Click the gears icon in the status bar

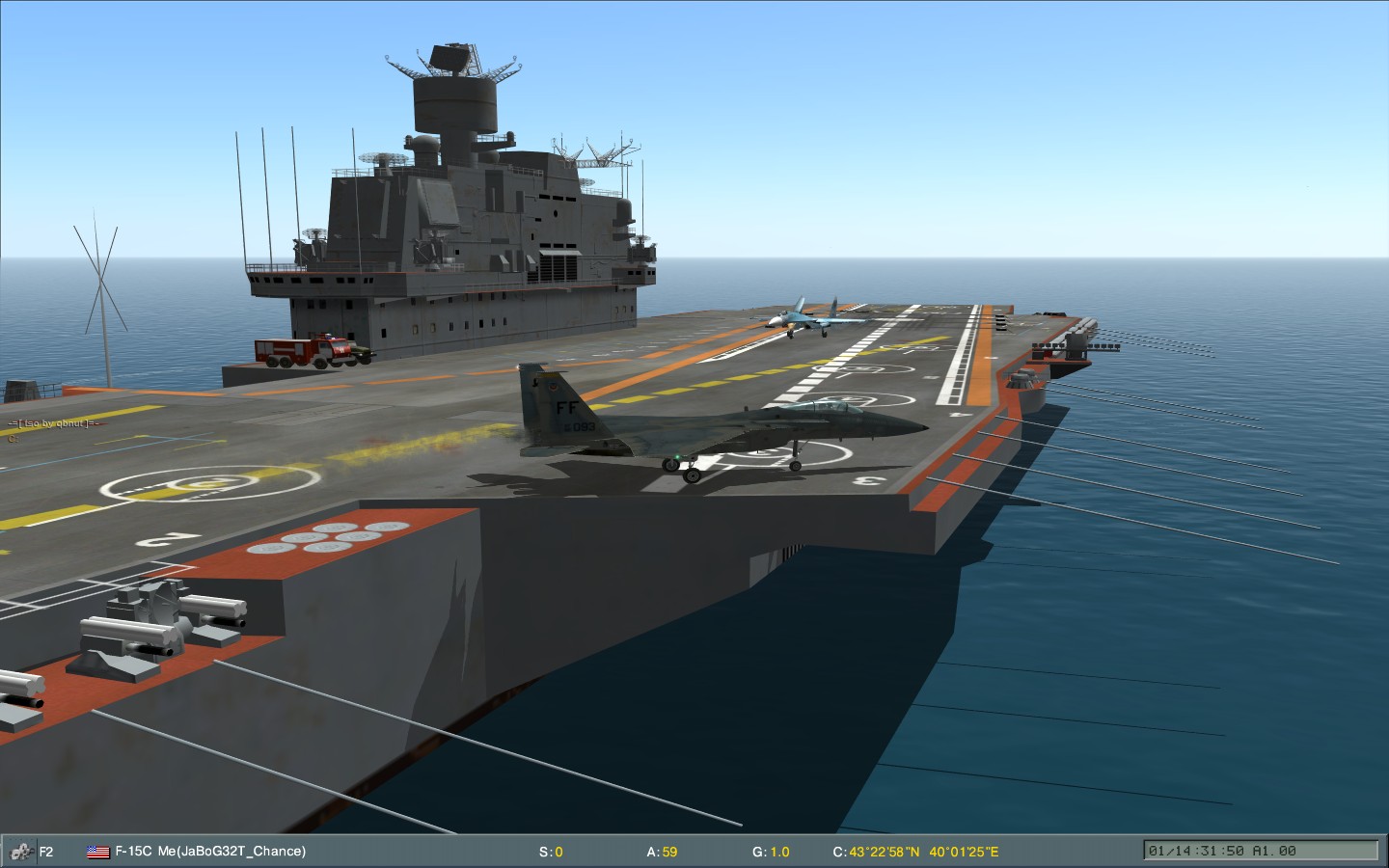19,852
